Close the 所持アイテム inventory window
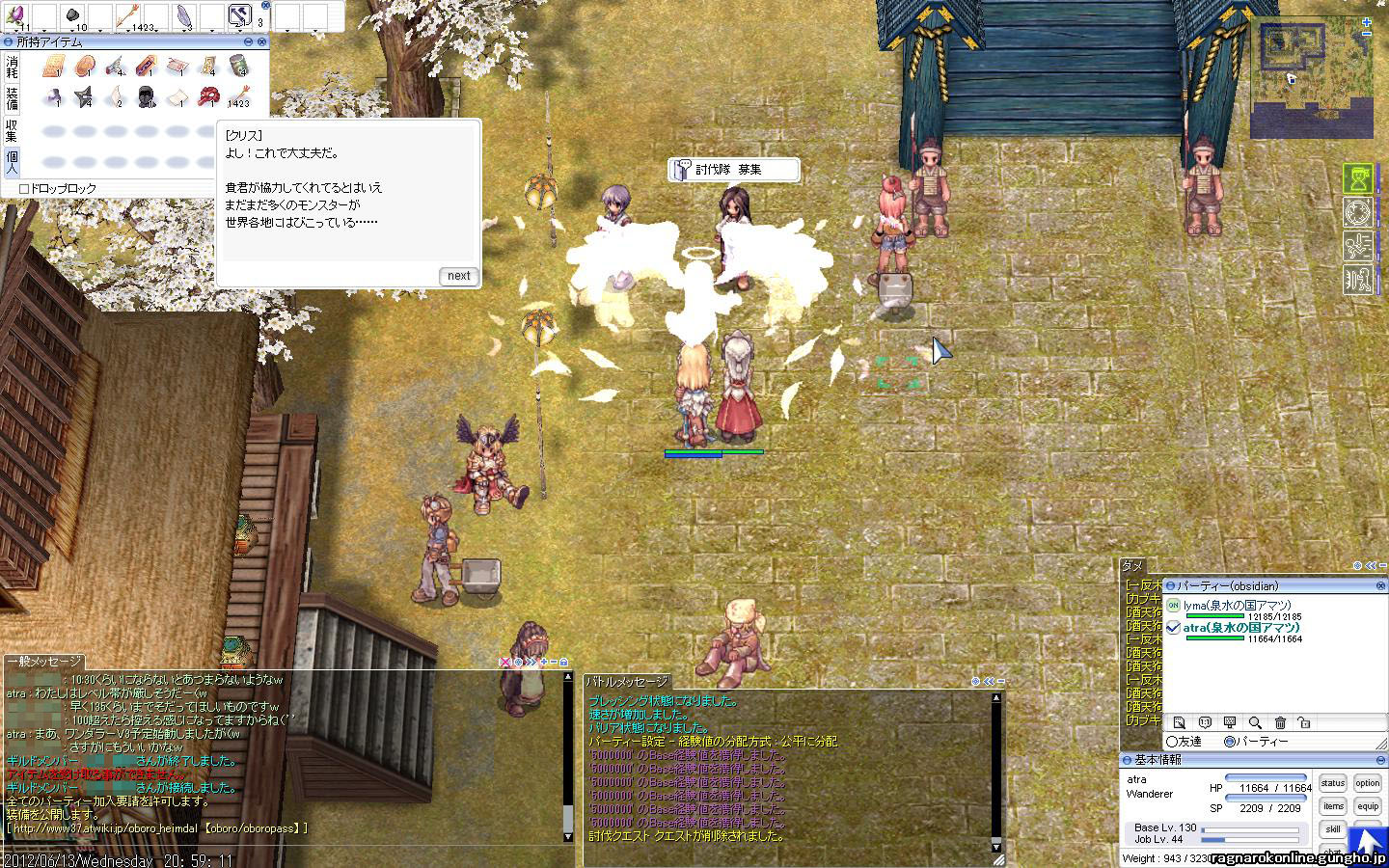The image size is (1389, 868). (x=261, y=42)
